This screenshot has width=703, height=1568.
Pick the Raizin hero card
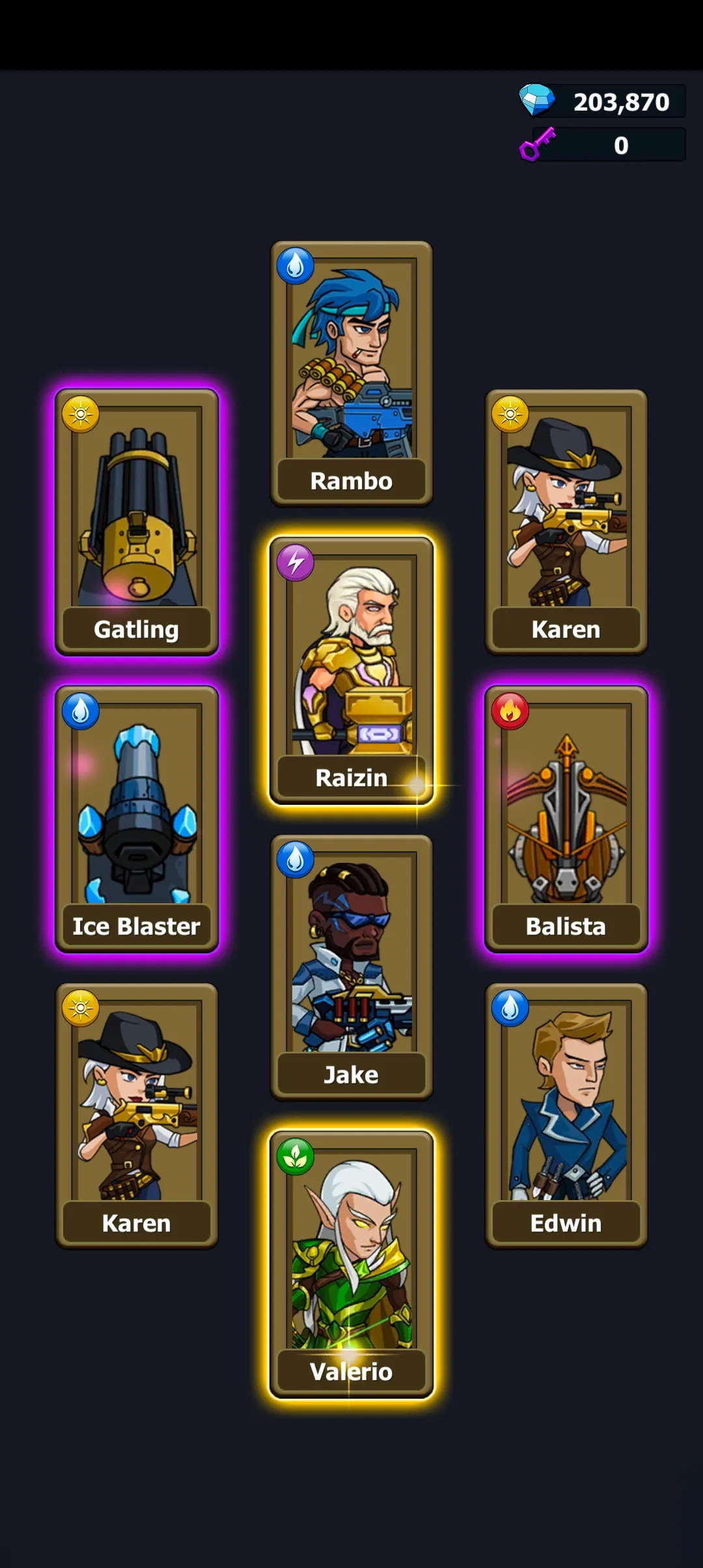(x=351, y=670)
